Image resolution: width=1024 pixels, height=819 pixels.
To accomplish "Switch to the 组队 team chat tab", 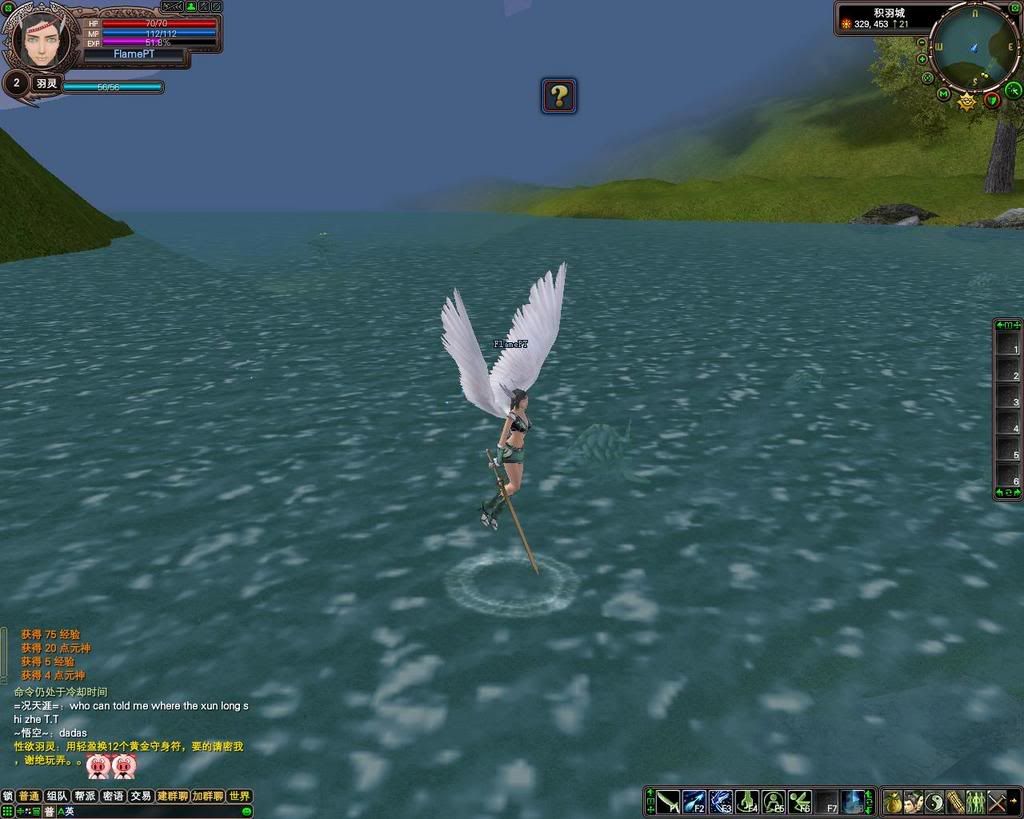I will 57,796.
